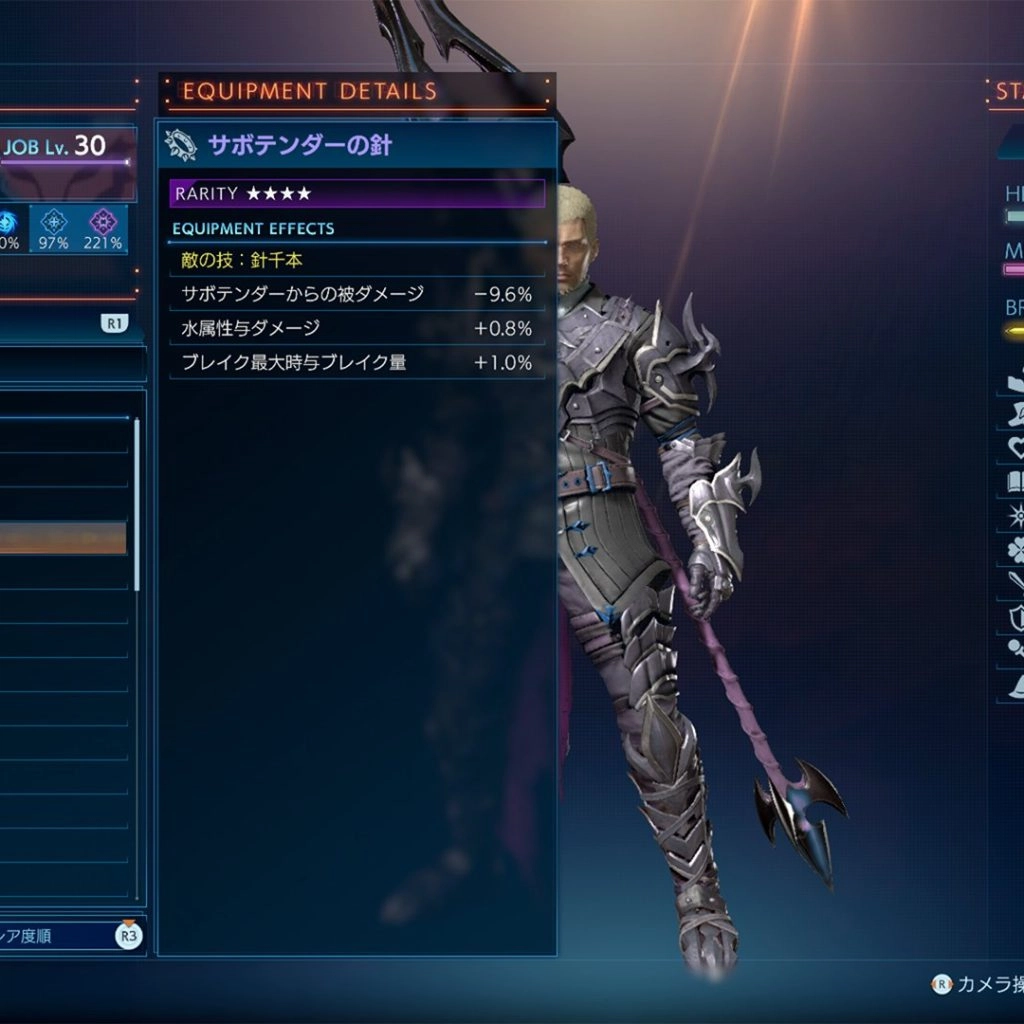Click the equipment list scrollbar
This screenshot has width=1024, height=1024.
pos(137,505)
